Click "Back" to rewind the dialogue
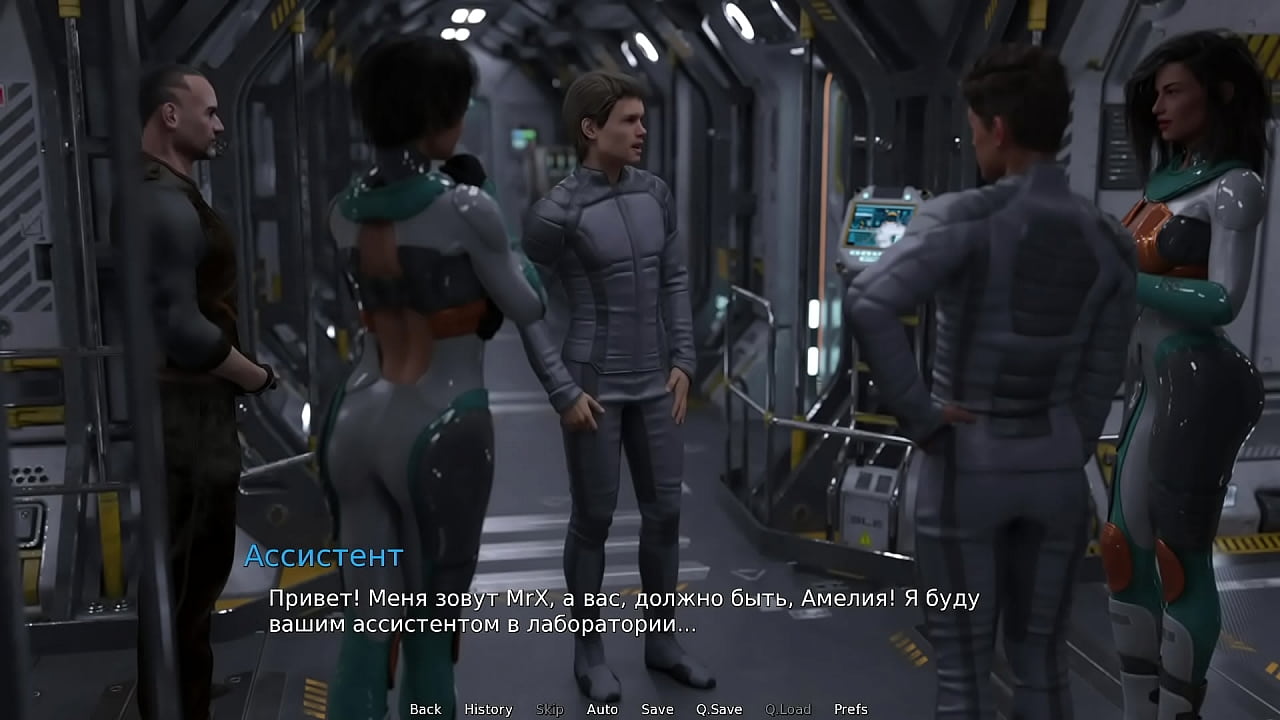Screen dimensions: 1280x720 424,708
